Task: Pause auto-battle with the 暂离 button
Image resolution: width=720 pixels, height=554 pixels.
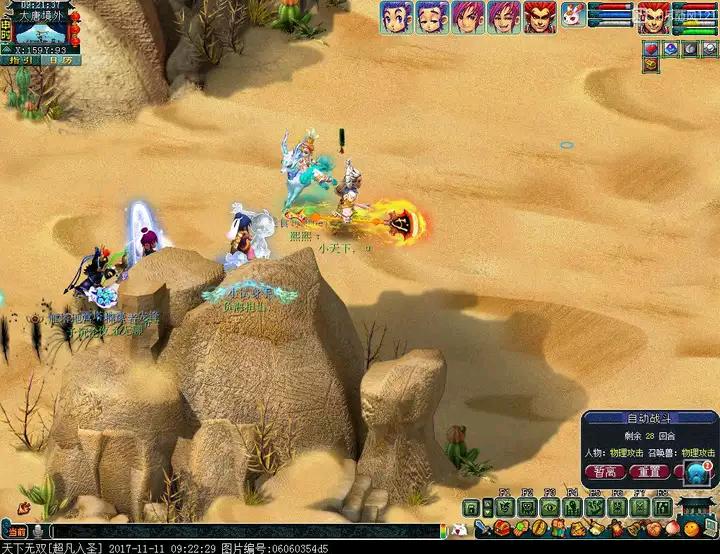Action: click(605, 472)
